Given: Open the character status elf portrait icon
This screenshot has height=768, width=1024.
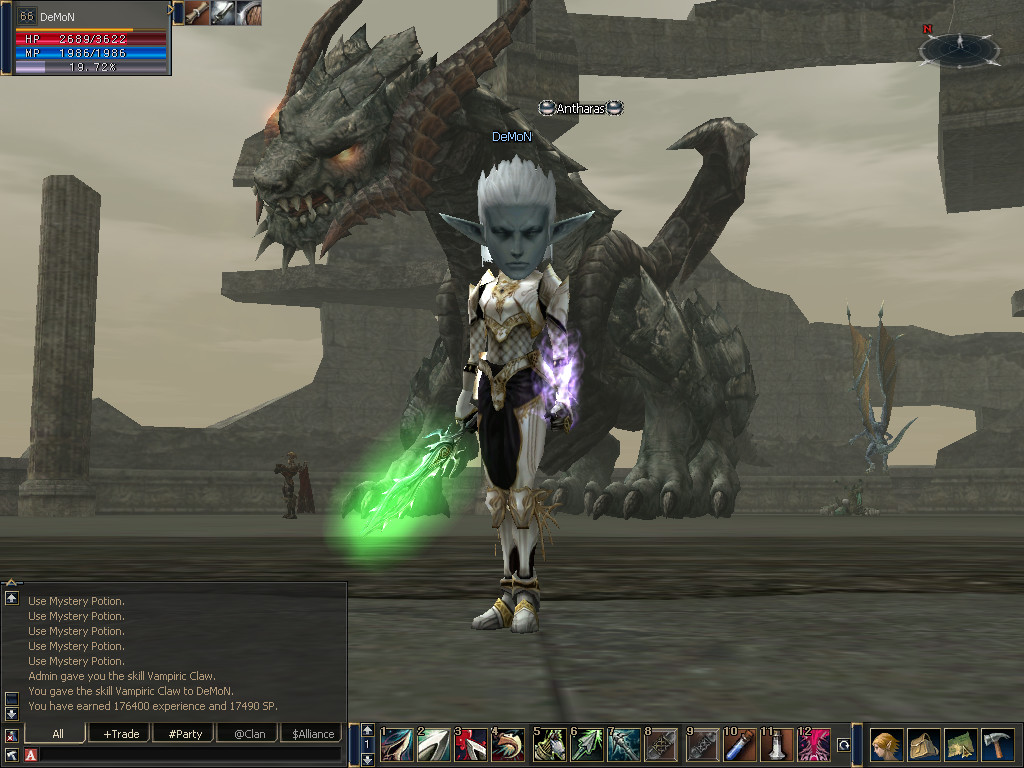Looking at the screenshot, I should (886, 745).
